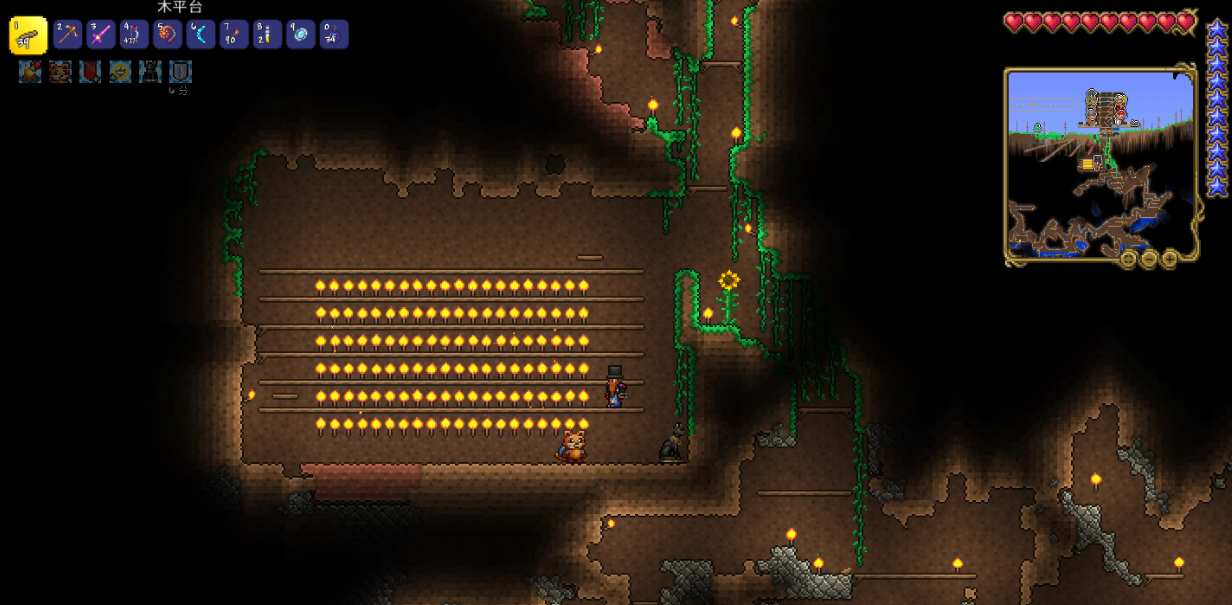Click the red banner buff icon
Screen dimensions: 1232x605
click(90, 72)
